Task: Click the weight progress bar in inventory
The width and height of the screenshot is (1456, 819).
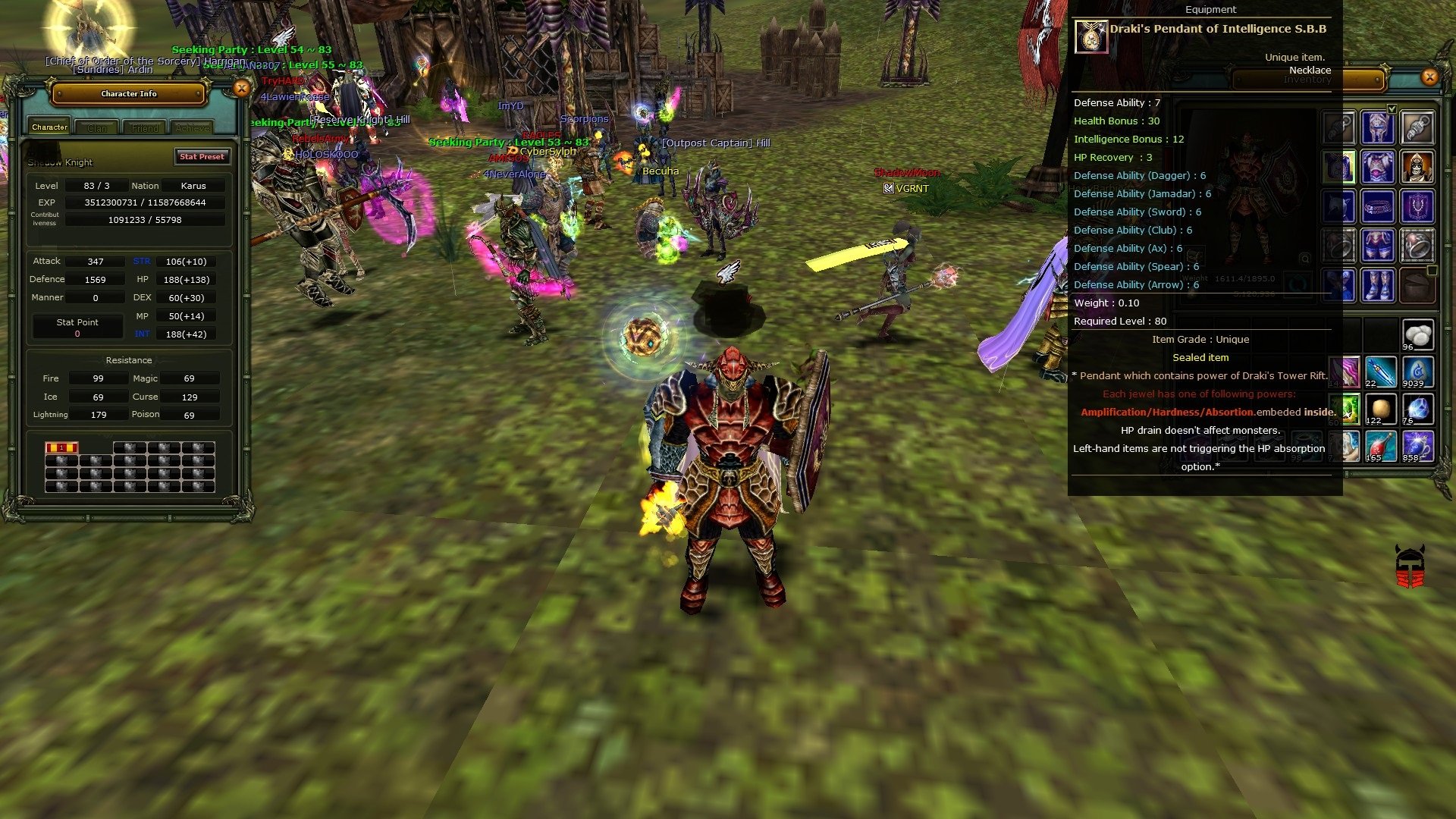Action: (x=1244, y=279)
